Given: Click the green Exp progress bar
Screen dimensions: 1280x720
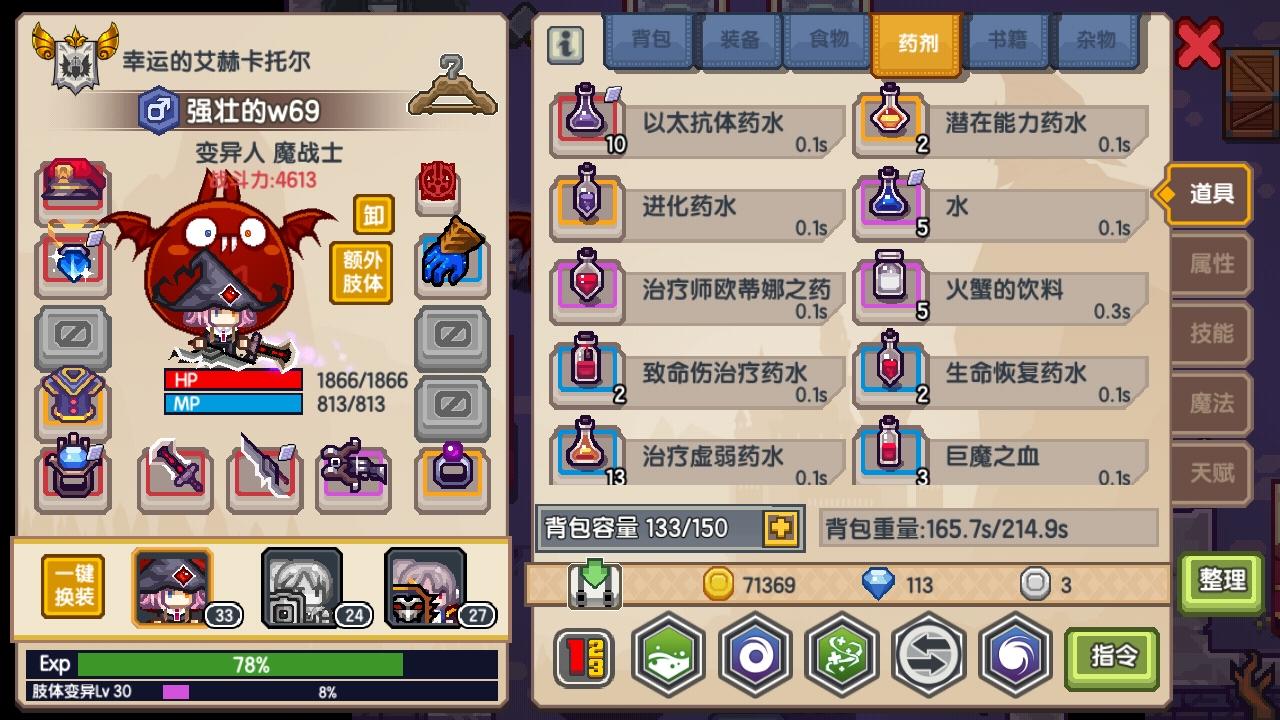Looking at the screenshot, I should point(240,663).
